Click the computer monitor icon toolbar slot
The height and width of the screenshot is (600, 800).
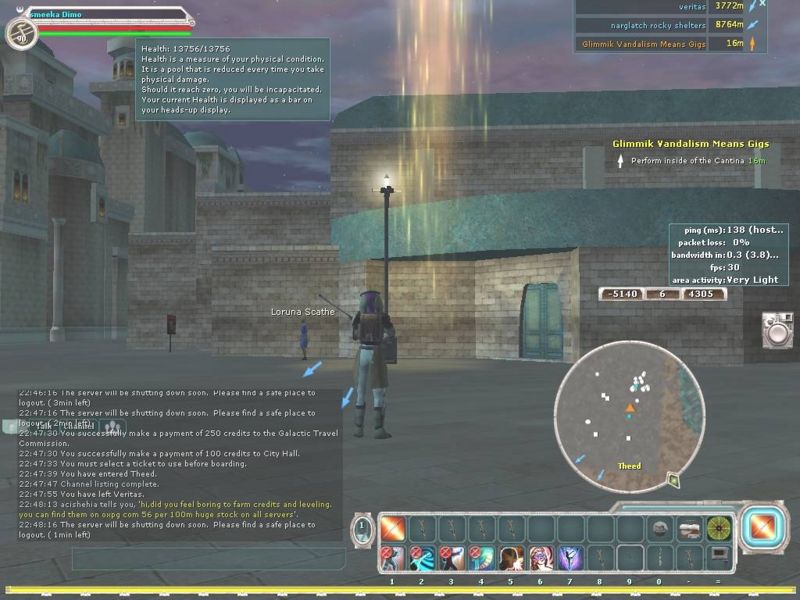click(719, 556)
